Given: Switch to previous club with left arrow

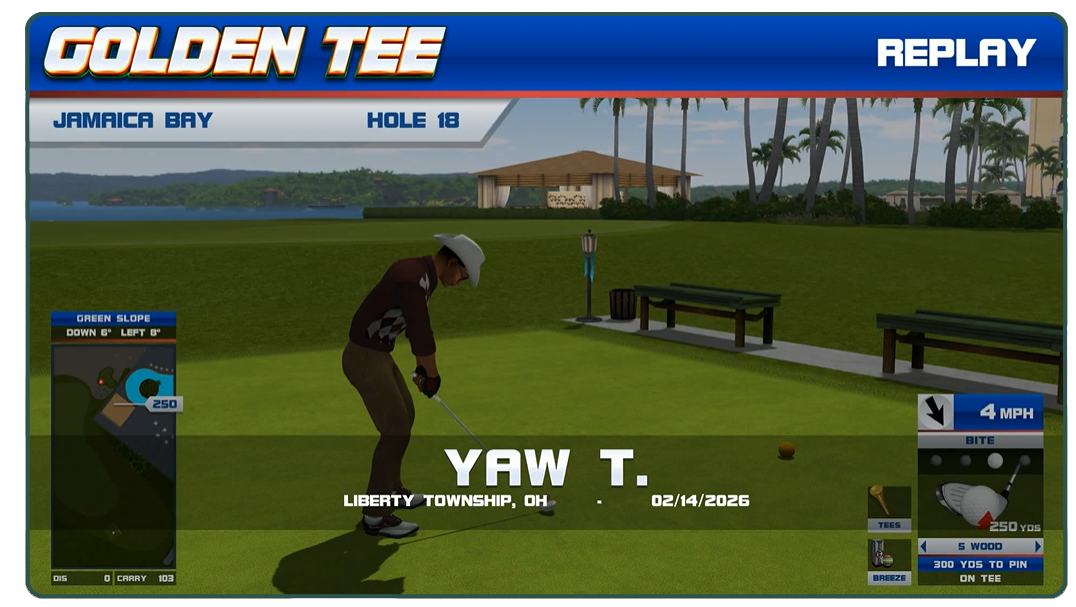Looking at the screenshot, I should (x=923, y=546).
